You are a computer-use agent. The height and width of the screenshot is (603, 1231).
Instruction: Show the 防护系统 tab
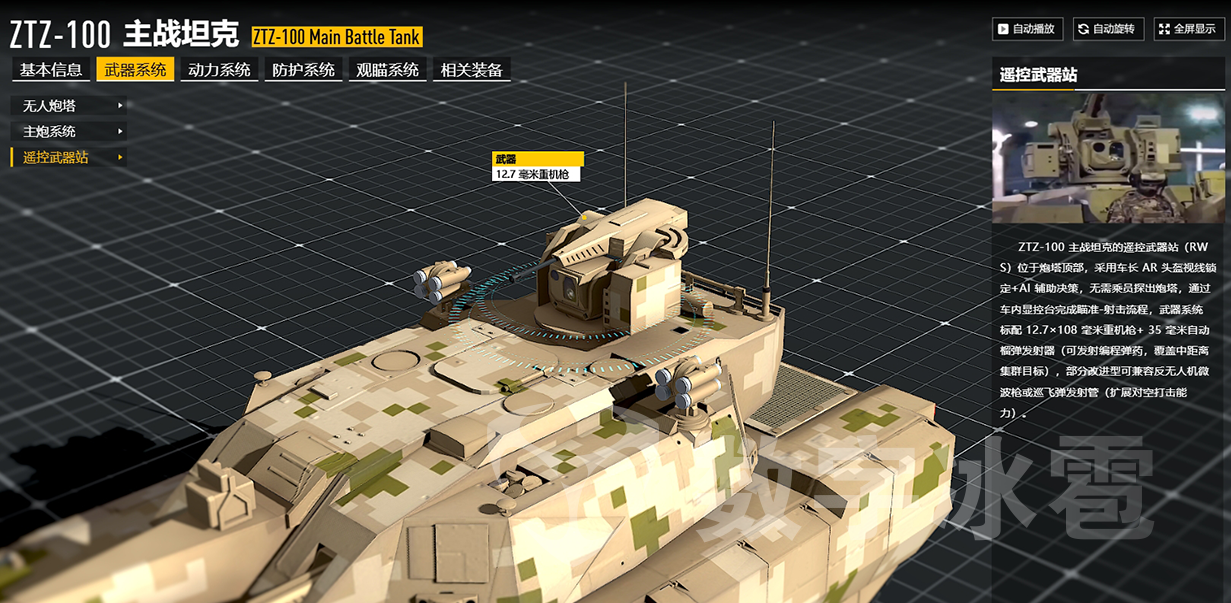pyautogui.click(x=303, y=70)
